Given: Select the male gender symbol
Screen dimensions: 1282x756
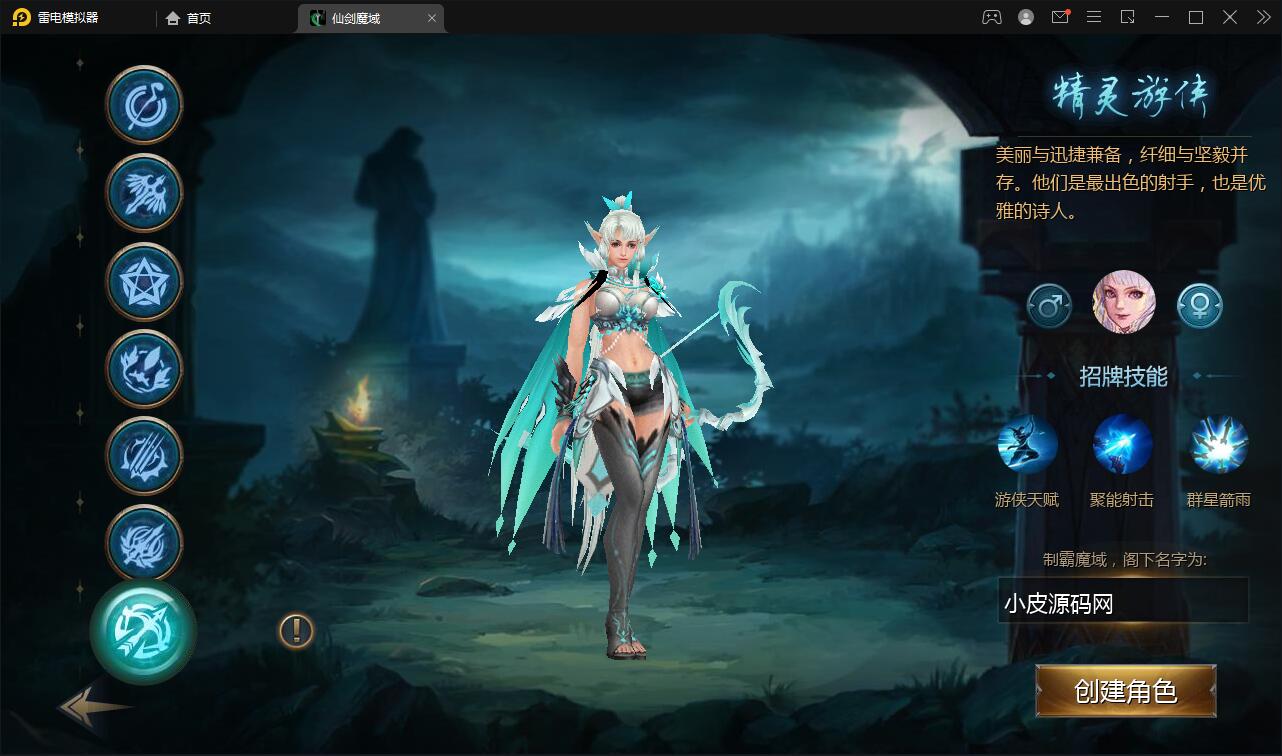Looking at the screenshot, I should 1048,305.
